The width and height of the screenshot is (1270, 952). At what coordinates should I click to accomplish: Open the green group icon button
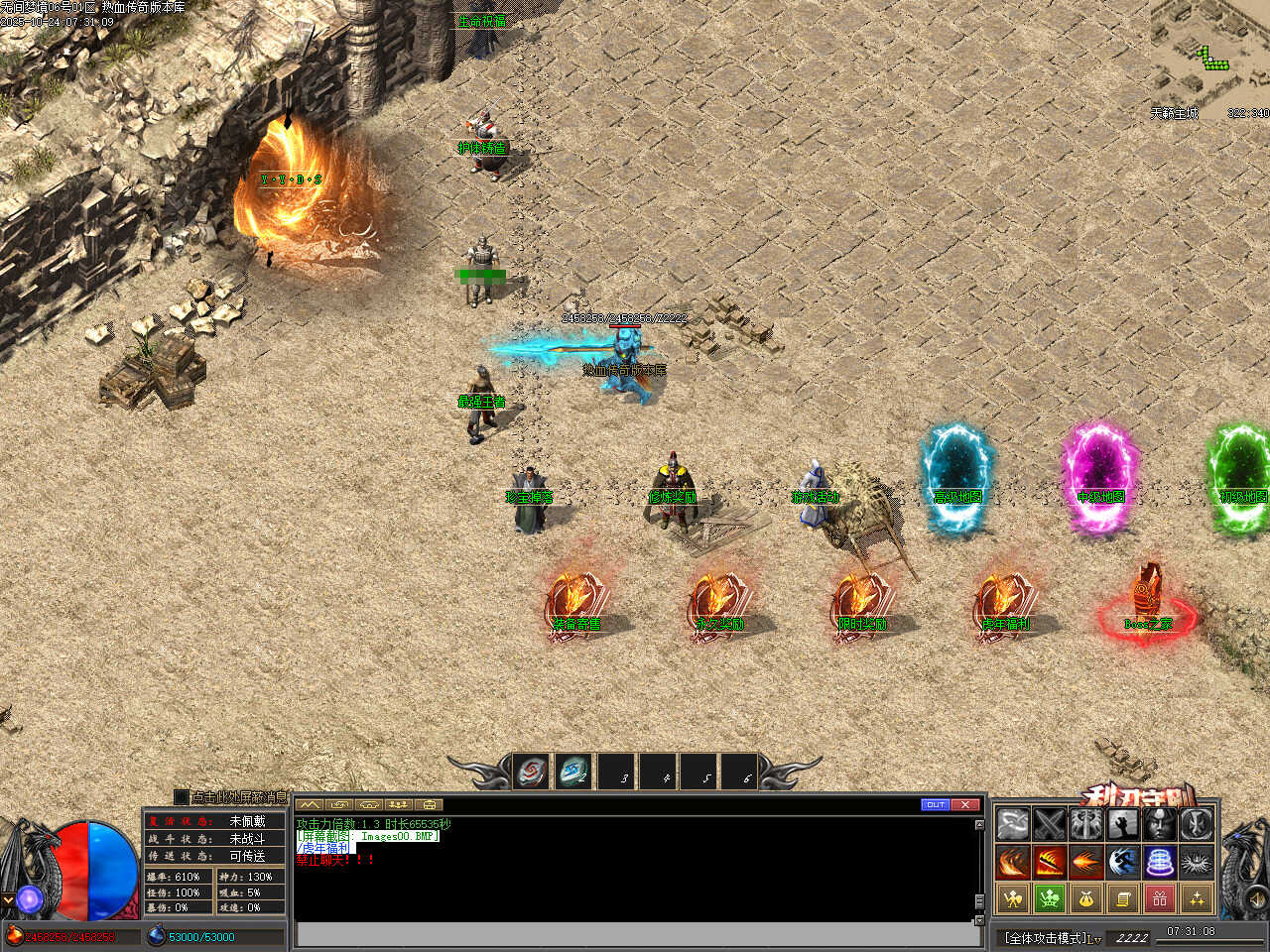click(x=1049, y=899)
